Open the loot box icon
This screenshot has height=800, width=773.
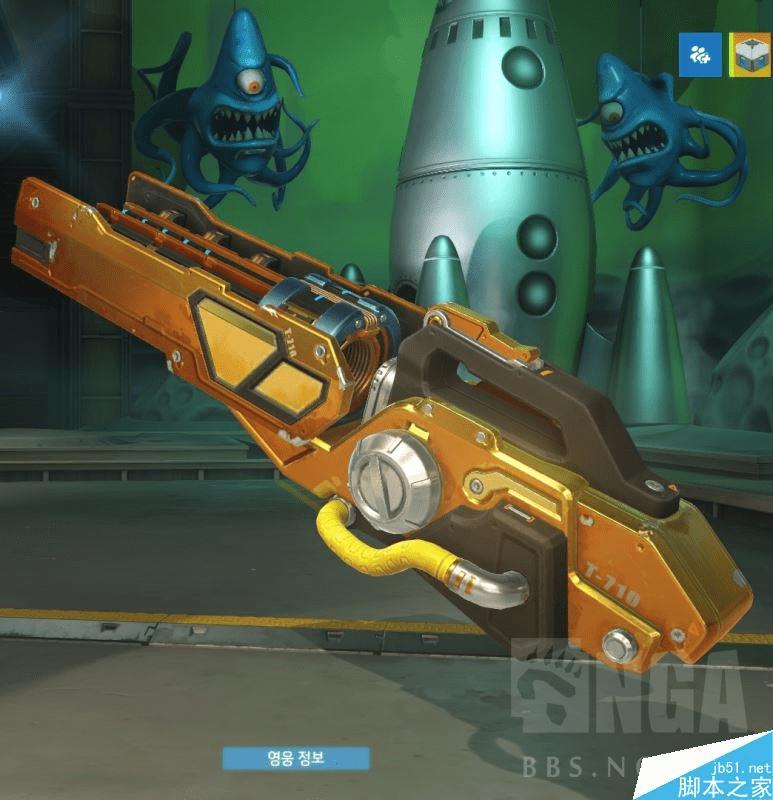746,53
